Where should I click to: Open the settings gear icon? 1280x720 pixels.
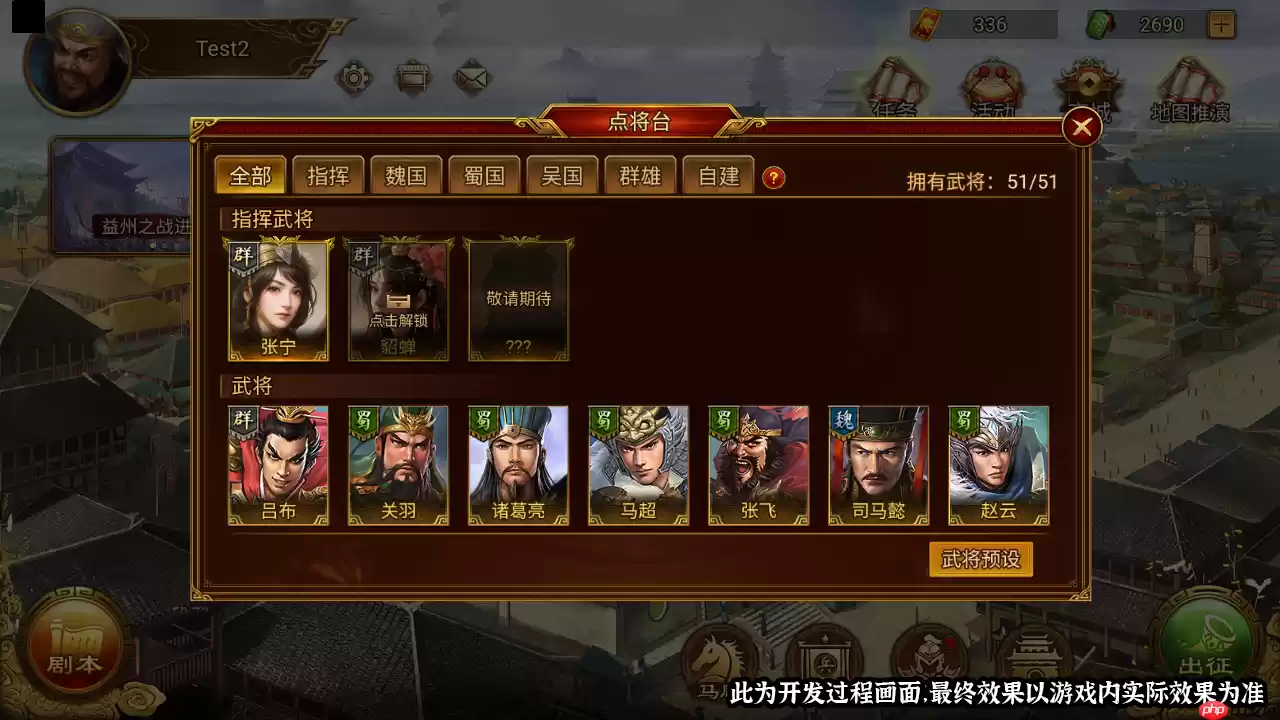pyautogui.click(x=355, y=77)
